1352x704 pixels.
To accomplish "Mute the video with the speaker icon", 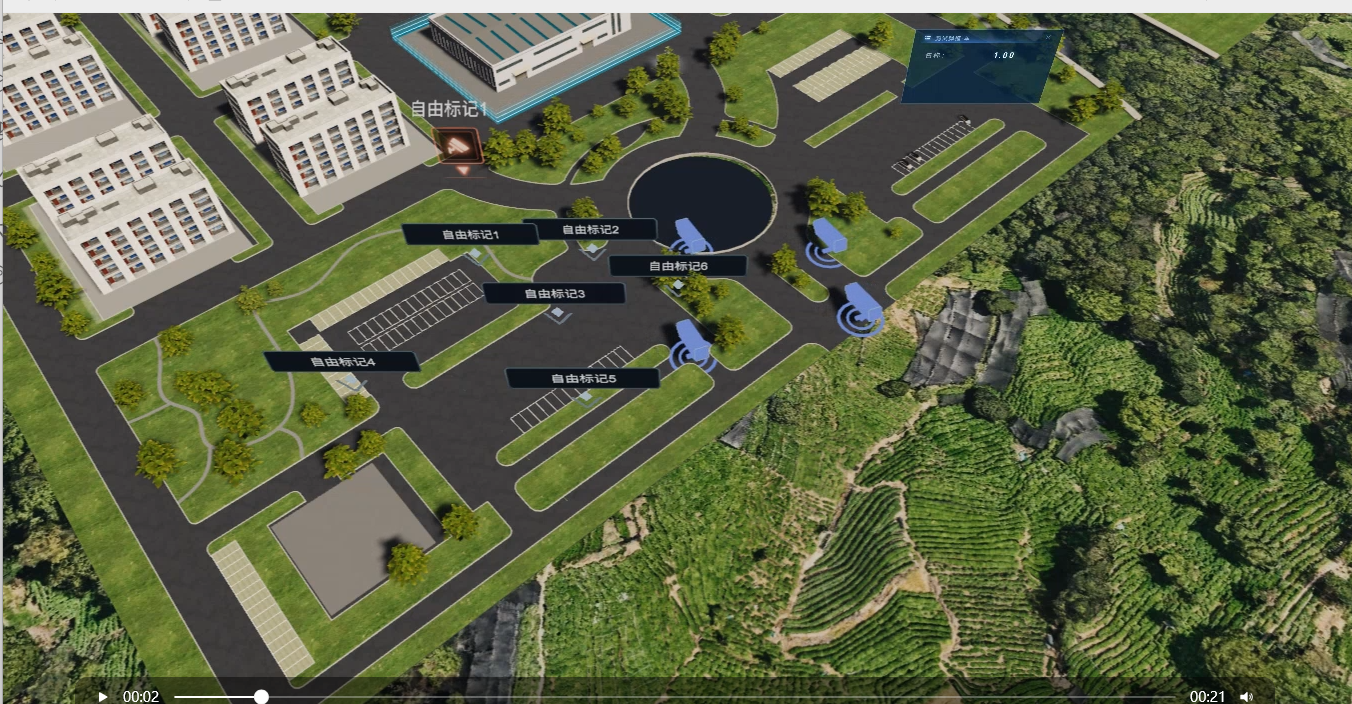I will (x=1246, y=697).
